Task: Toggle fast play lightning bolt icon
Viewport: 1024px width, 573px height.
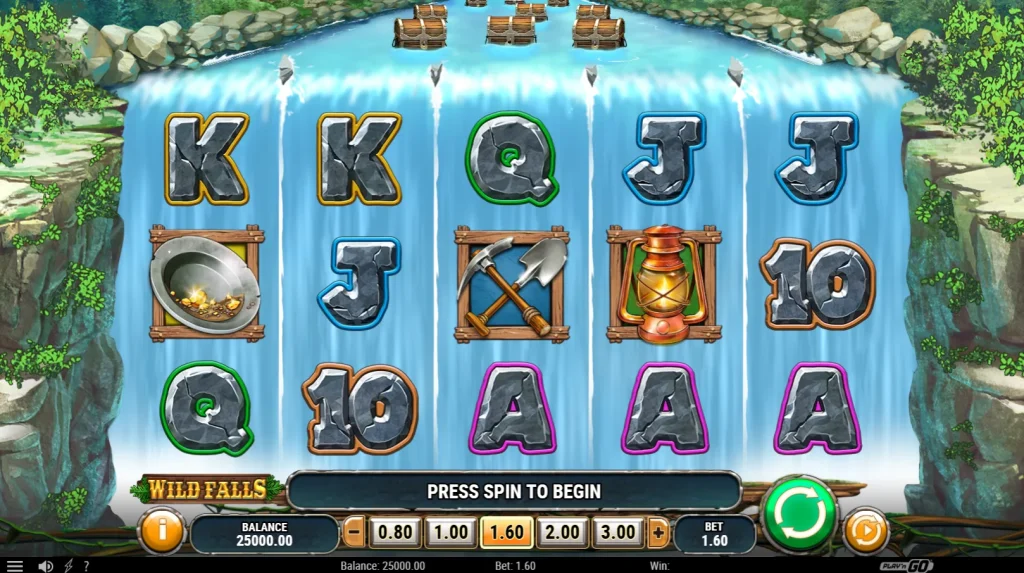Action: tap(68, 566)
